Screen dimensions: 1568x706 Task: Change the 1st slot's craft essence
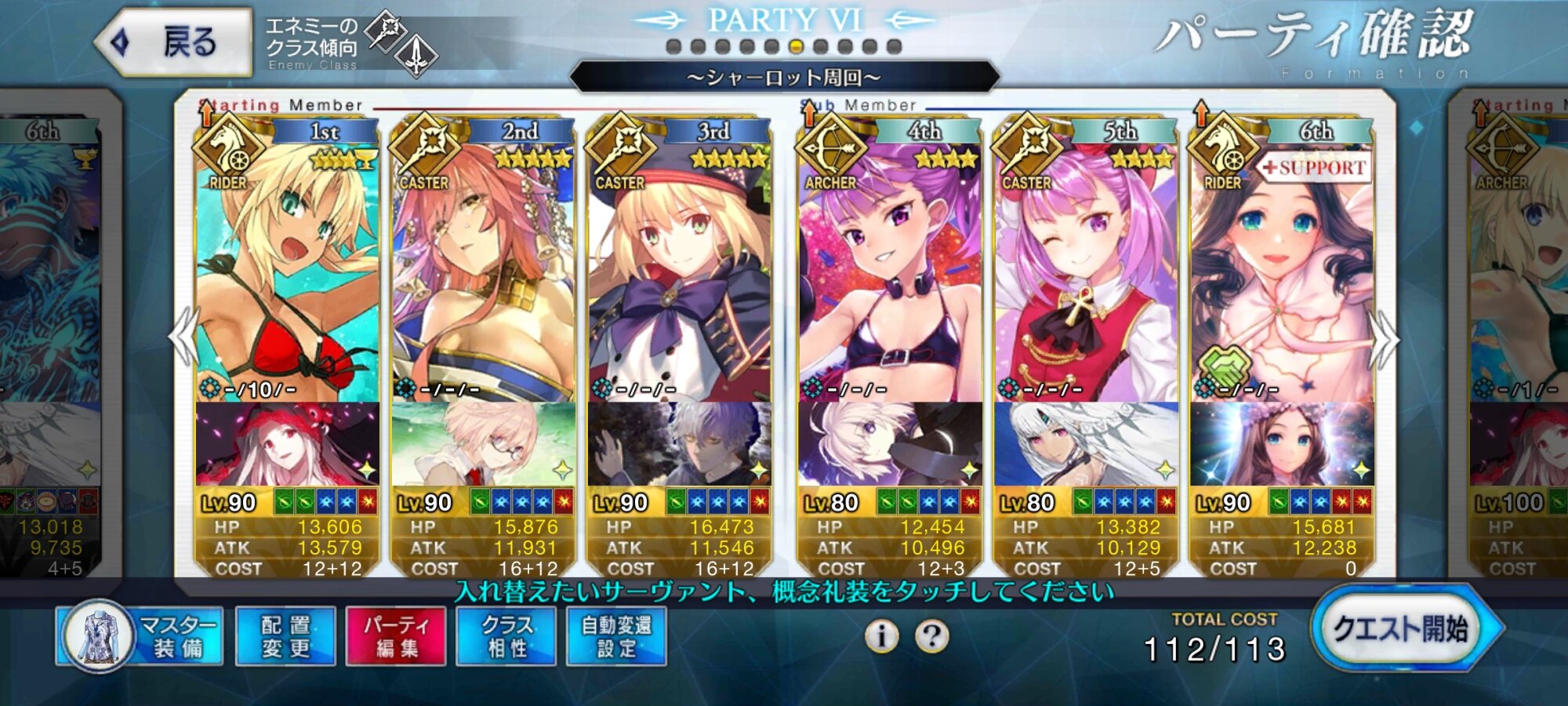(x=287, y=444)
